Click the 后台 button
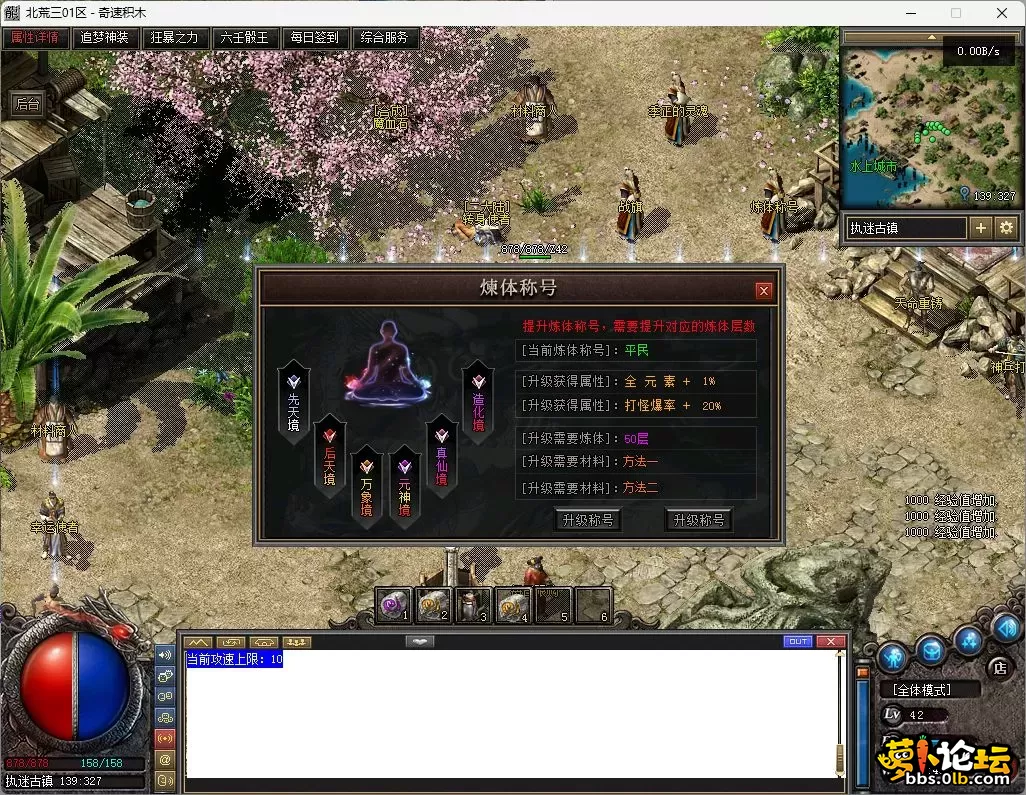Screen dimensions: 1026x795 (x=27, y=103)
